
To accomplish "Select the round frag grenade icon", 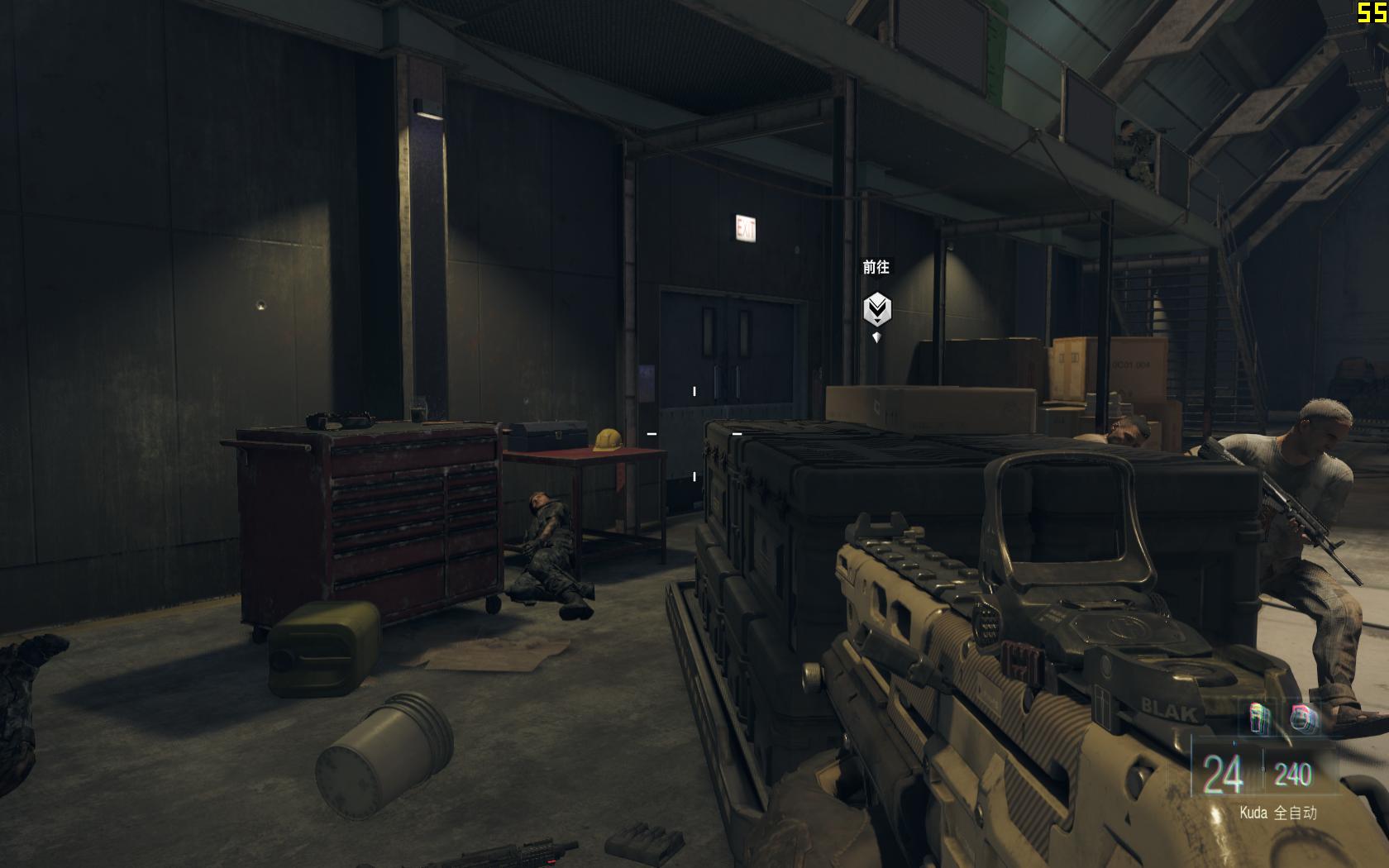I will coord(1304,718).
